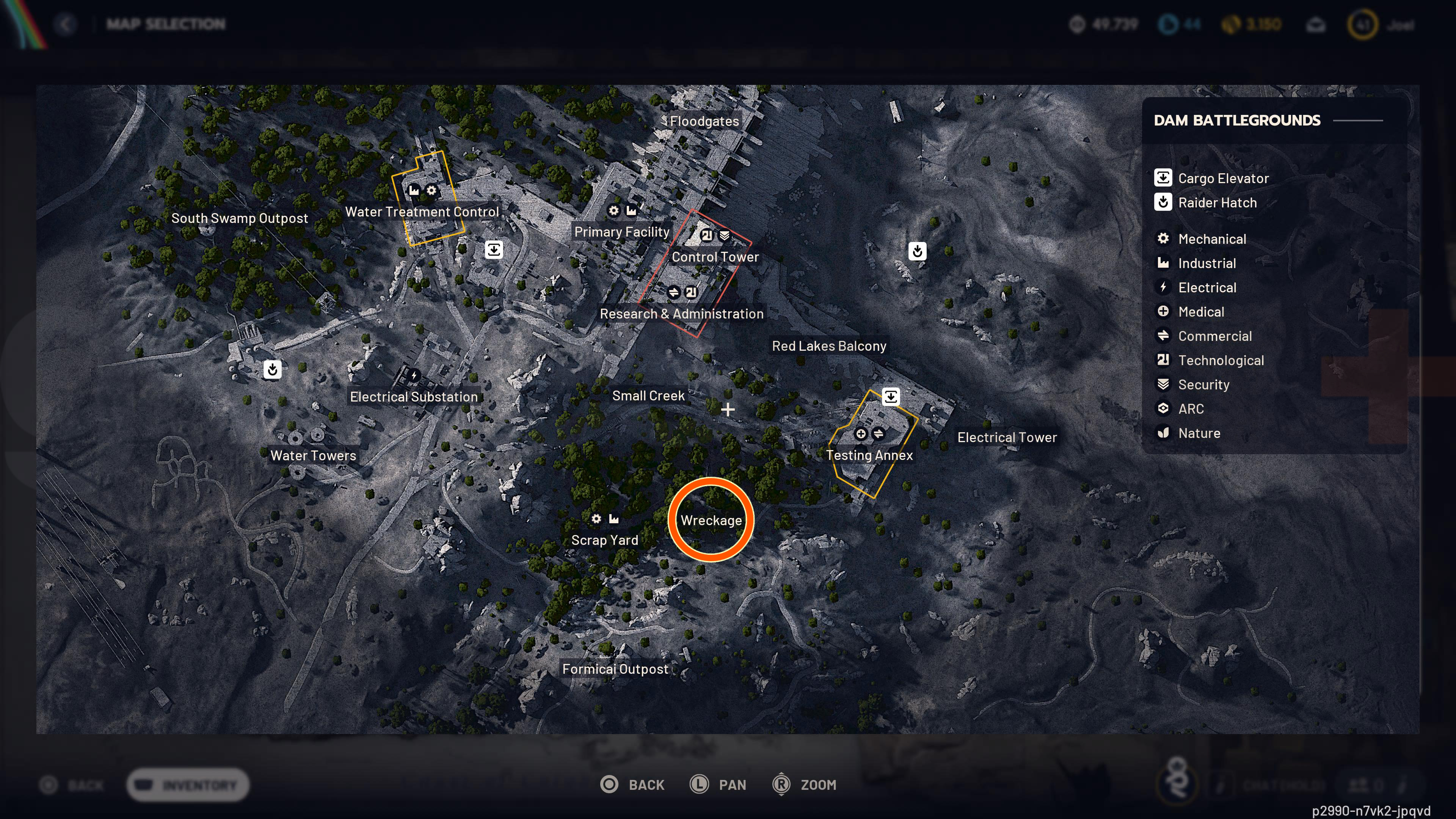Toggle Commercial in the Dam Battlegrounds legend

pos(1216,336)
